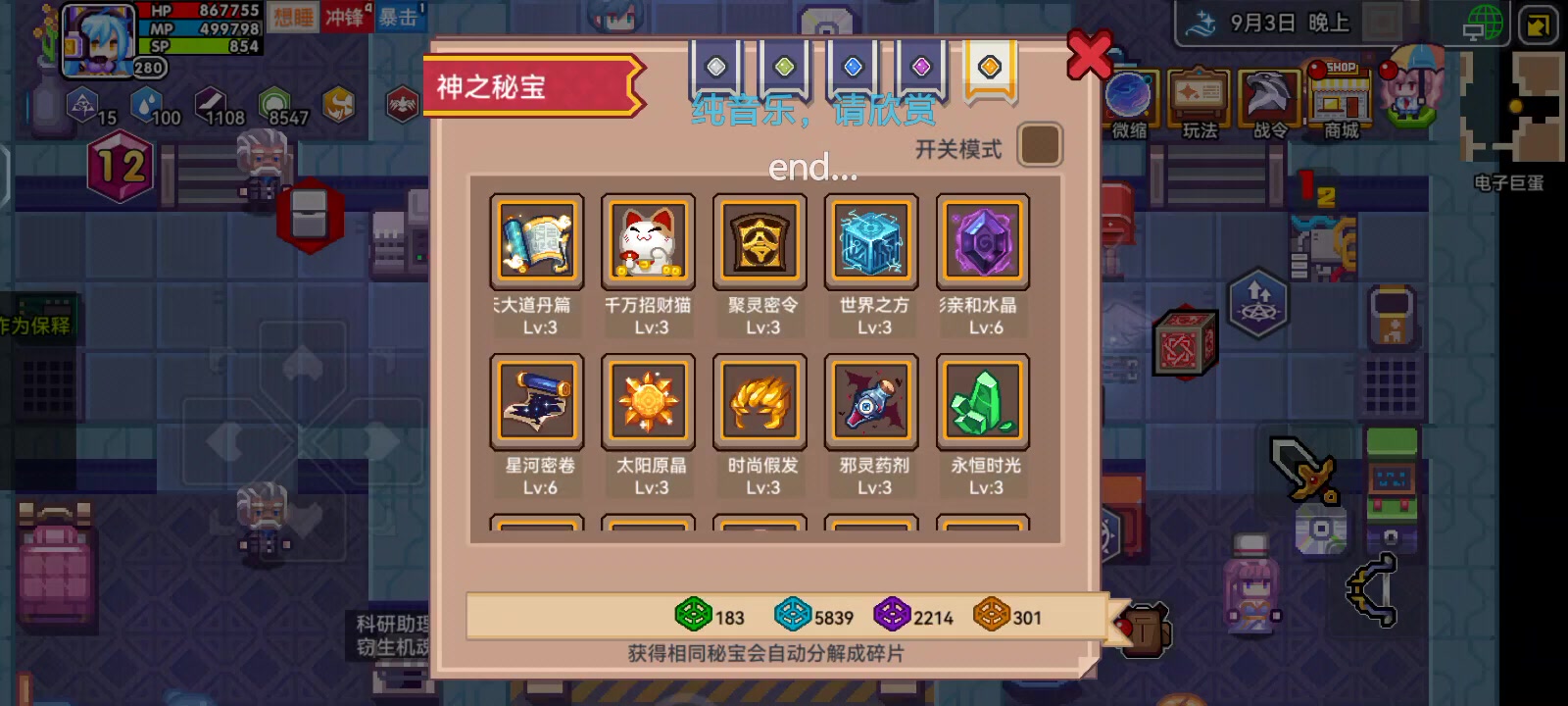This screenshot has width=1568, height=706.
Task: Select the 永恒时光 treasure item
Action: 982,402
